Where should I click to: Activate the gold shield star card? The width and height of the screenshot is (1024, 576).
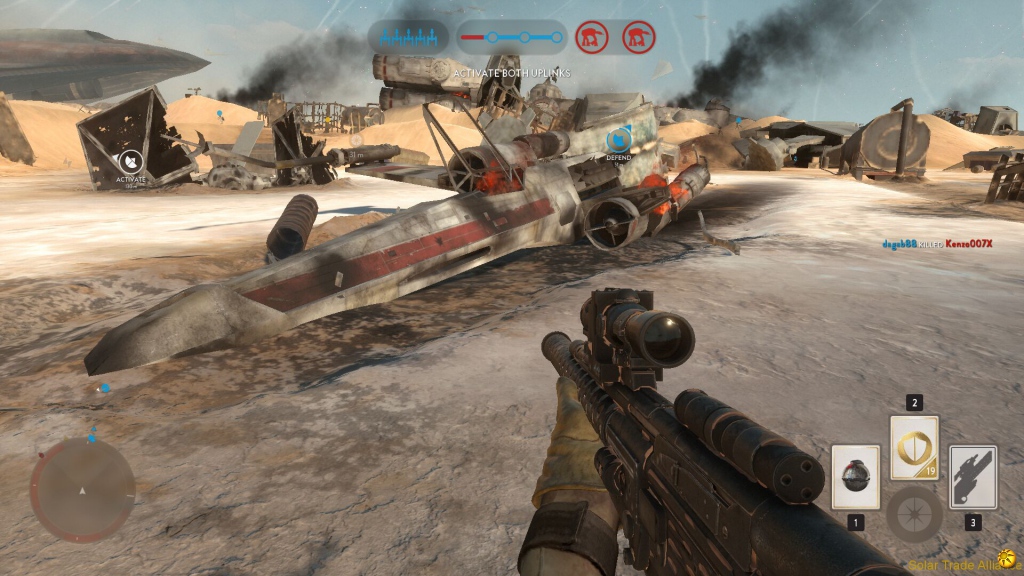(x=914, y=447)
